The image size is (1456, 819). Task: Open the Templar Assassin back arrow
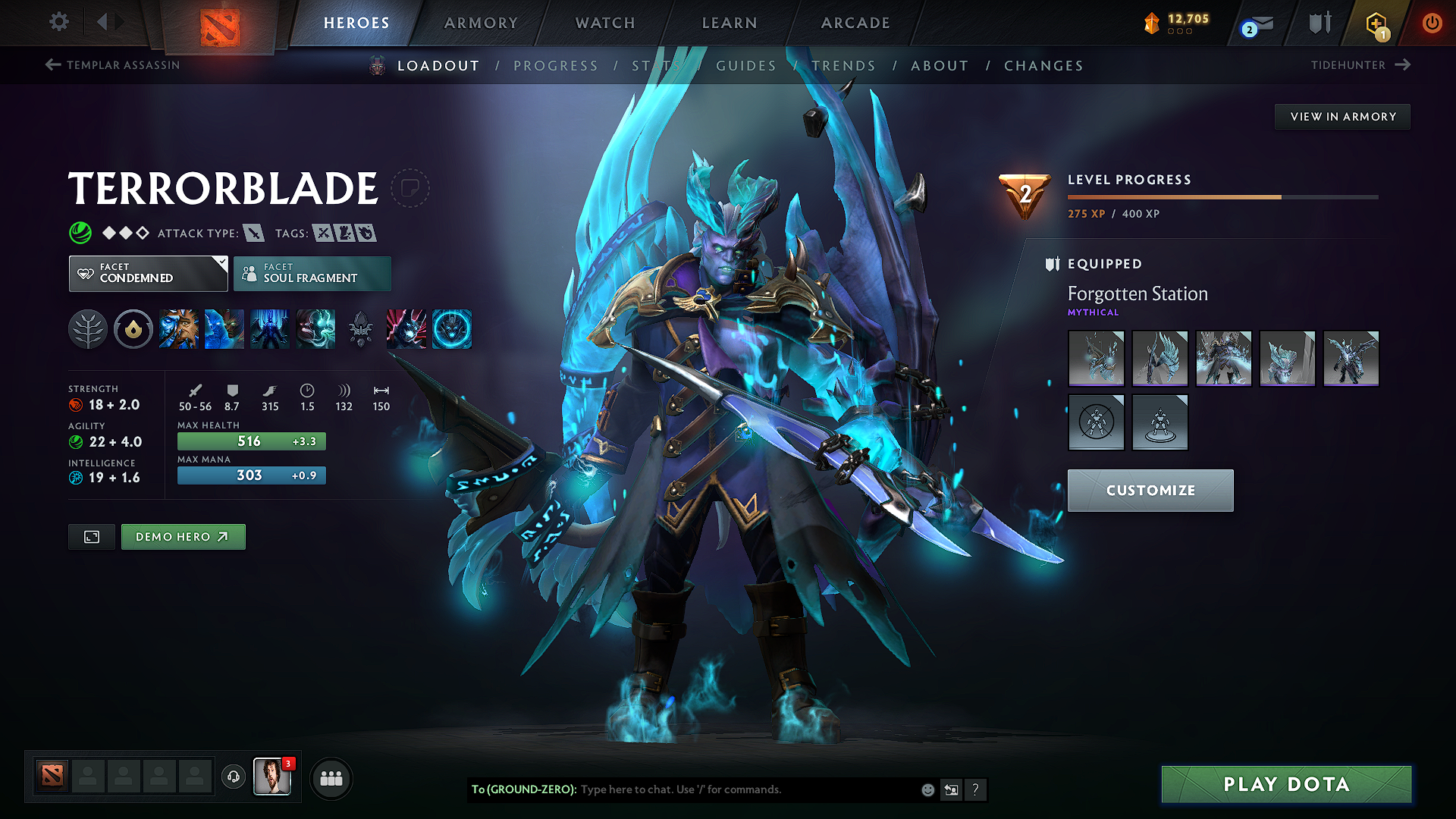coord(52,65)
